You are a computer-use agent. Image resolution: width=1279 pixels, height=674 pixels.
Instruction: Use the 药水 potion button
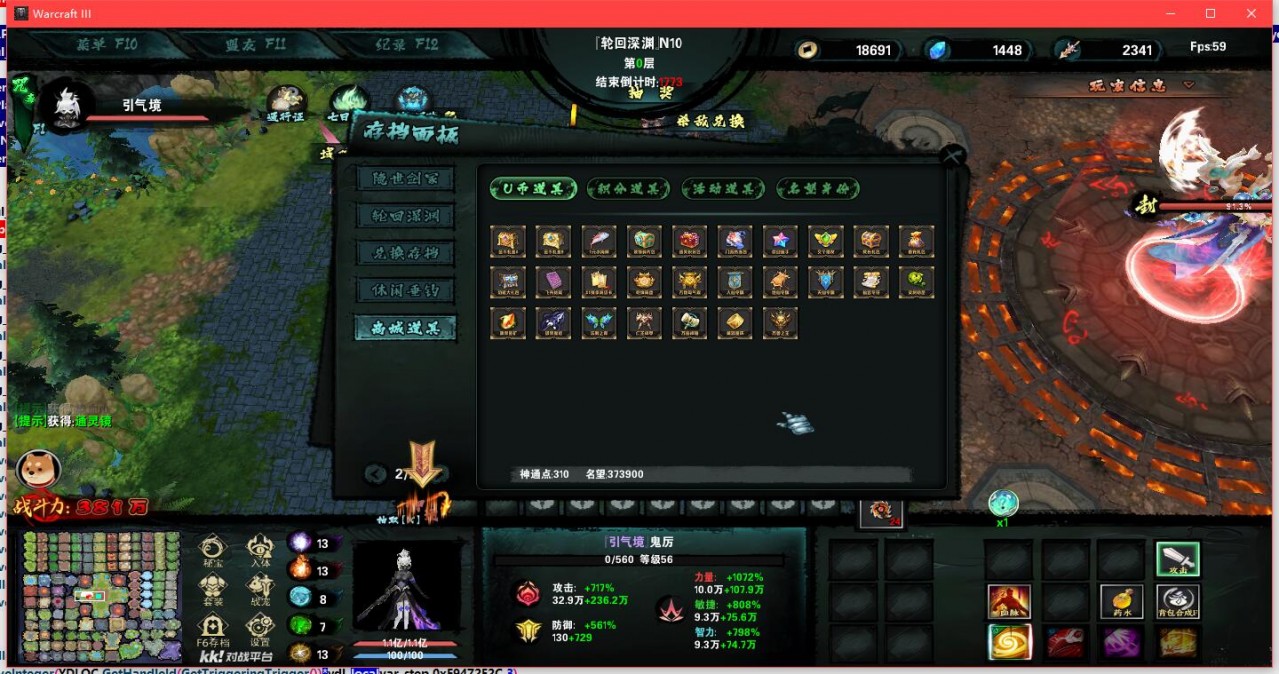1121,601
